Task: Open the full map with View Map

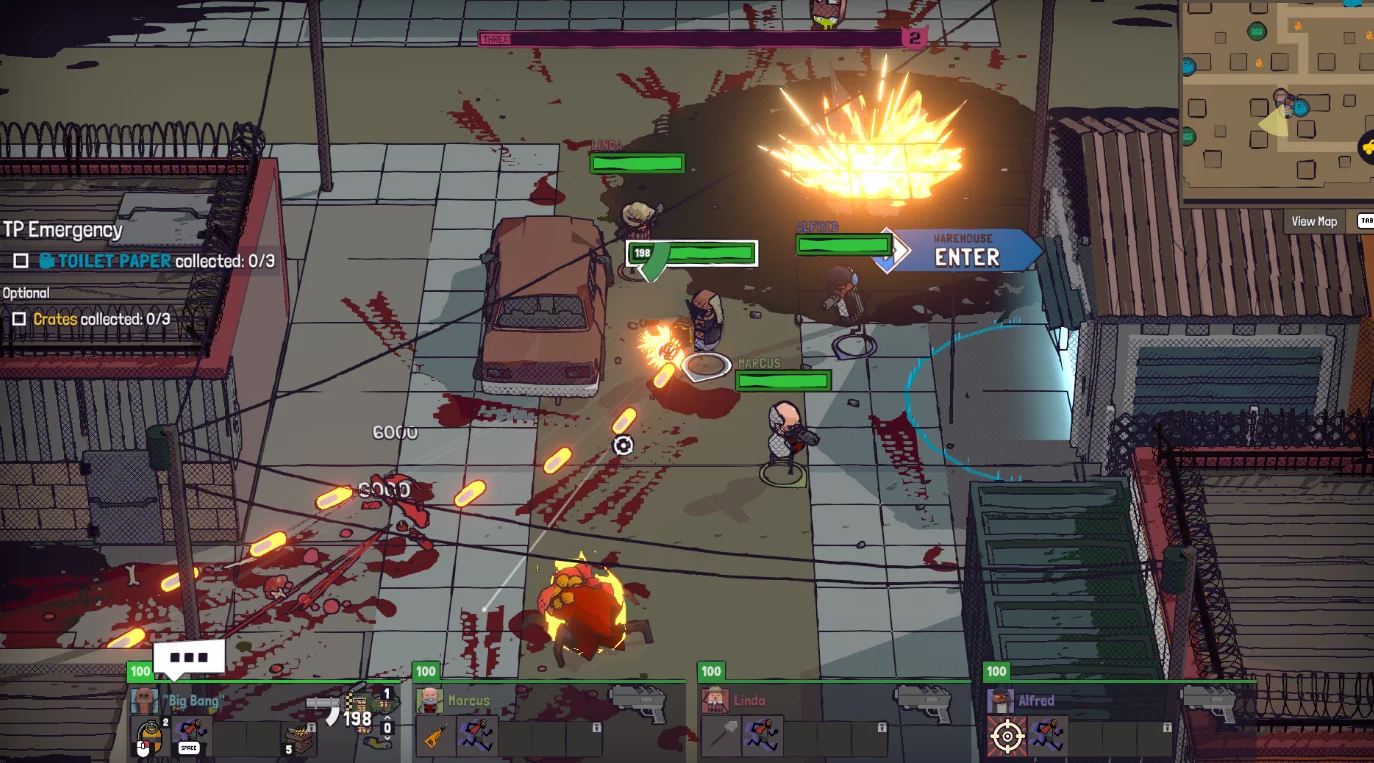Action: point(1313,222)
